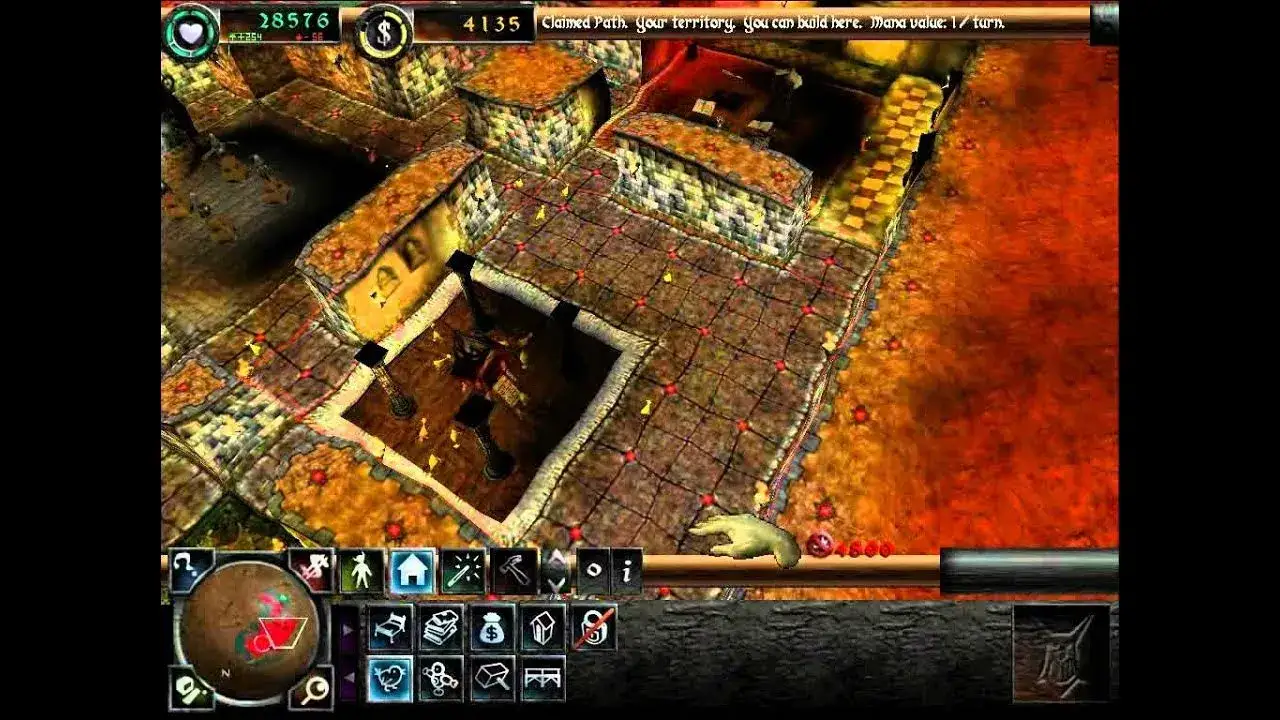Select the Library room with the books icon
This screenshot has height=720, width=1280.
(x=440, y=627)
